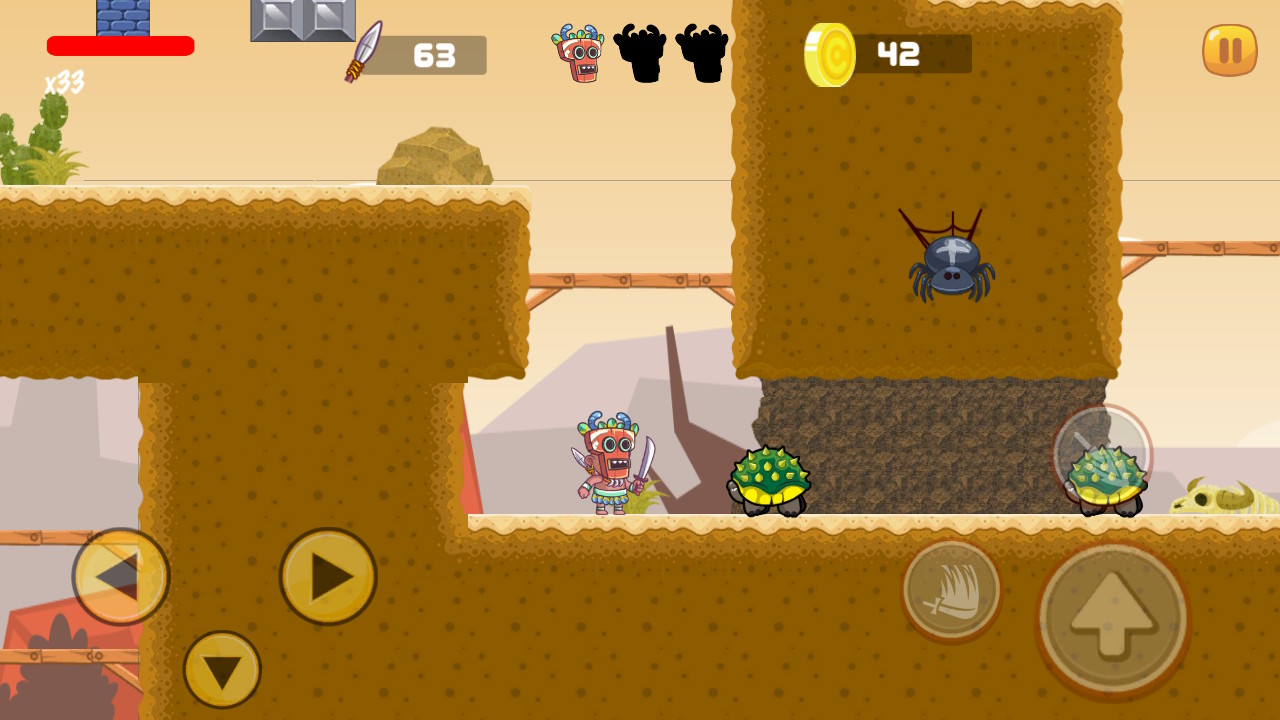Select the gold coin icon

(828, 53)
